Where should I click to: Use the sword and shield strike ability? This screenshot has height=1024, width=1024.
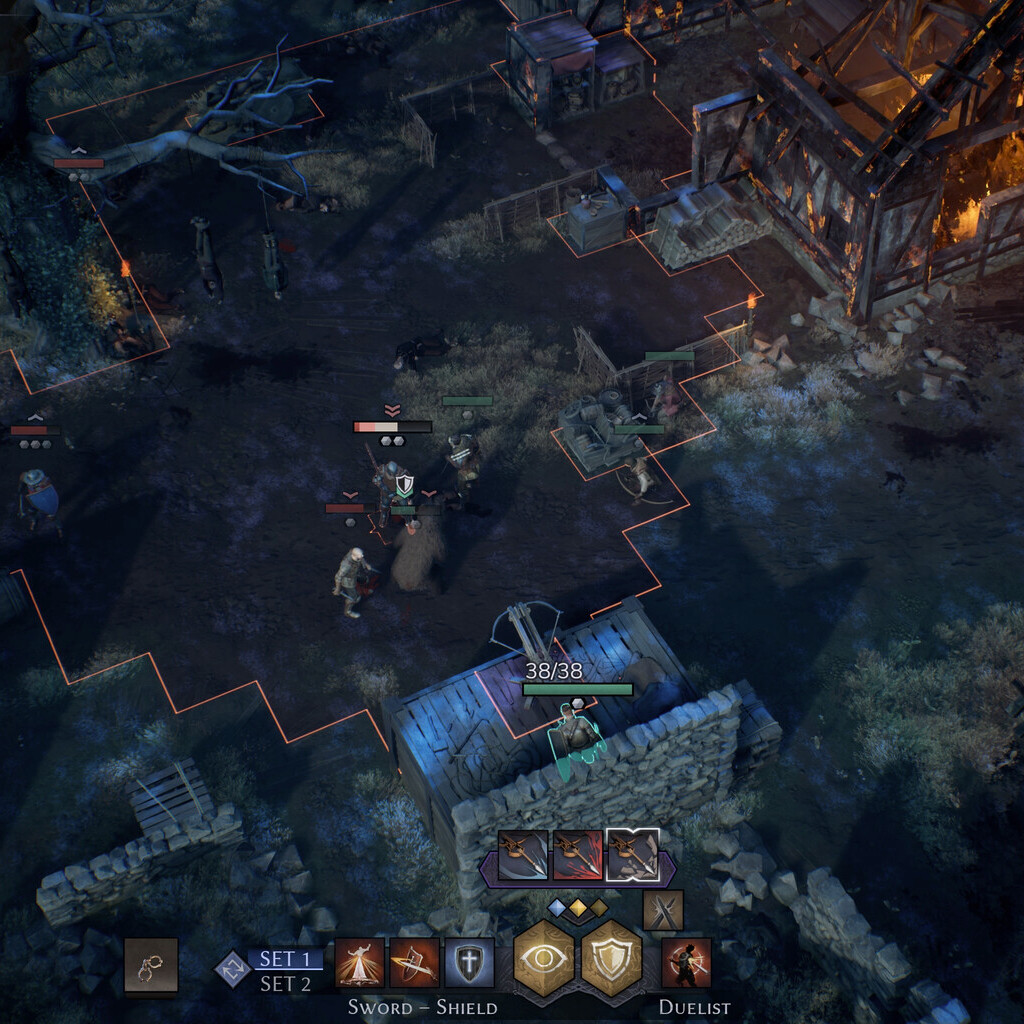414,963
